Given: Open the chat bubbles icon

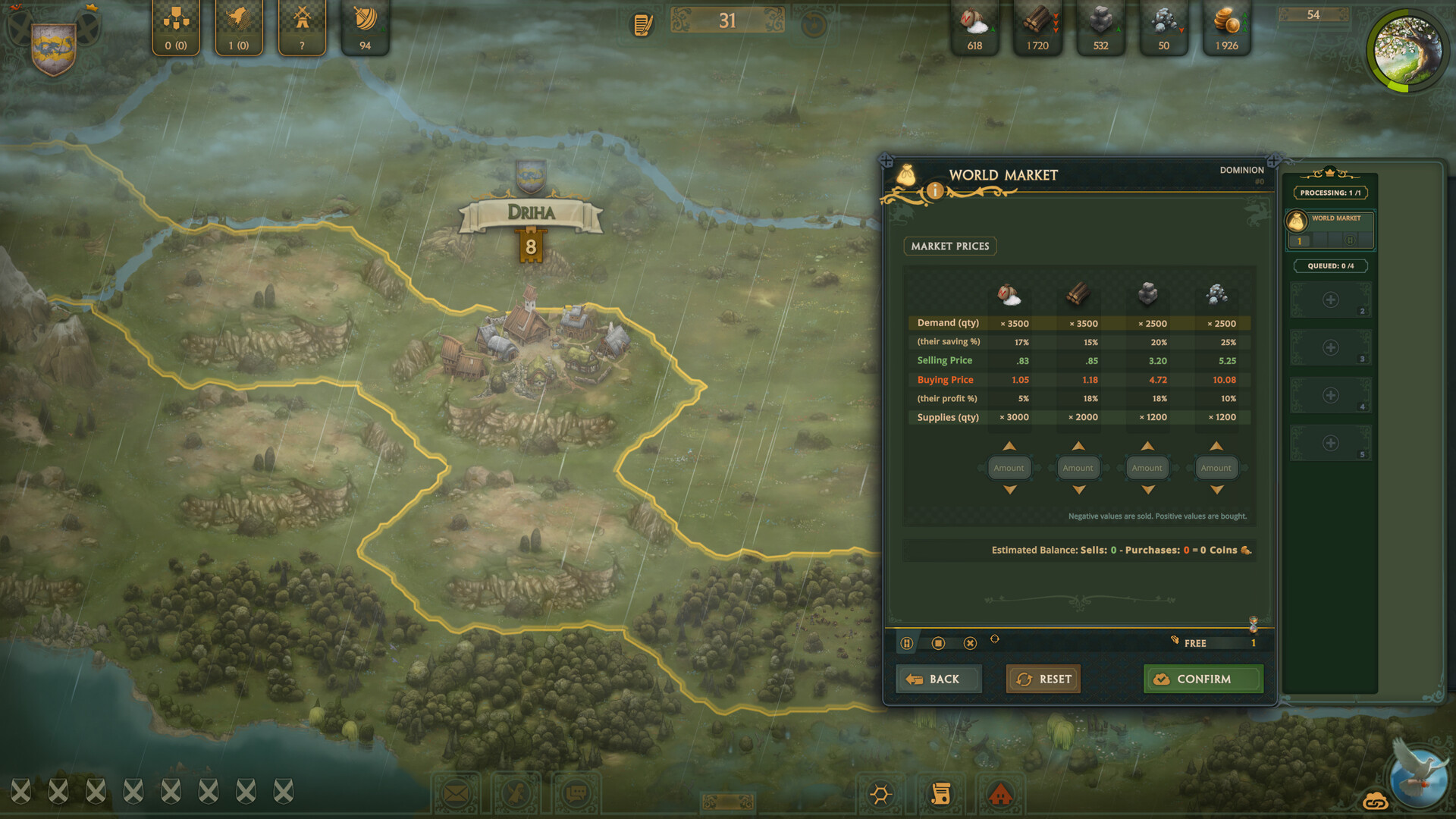Looking at the screenshot, I should point(576,792).
